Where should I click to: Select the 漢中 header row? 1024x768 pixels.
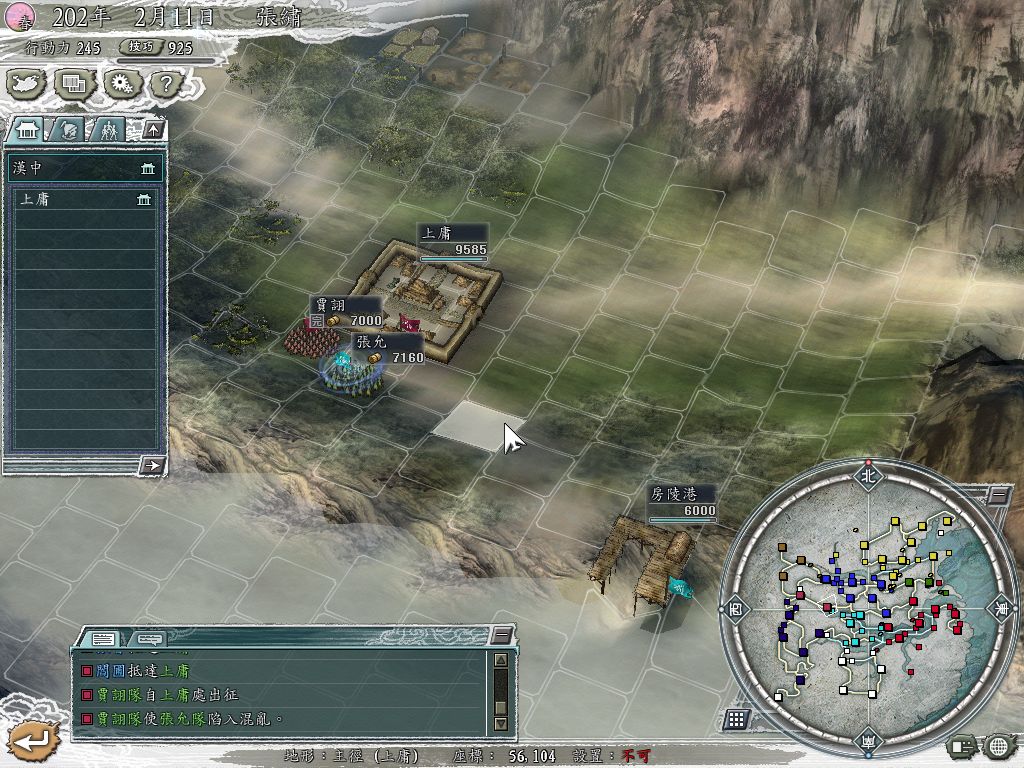[84, 168]
